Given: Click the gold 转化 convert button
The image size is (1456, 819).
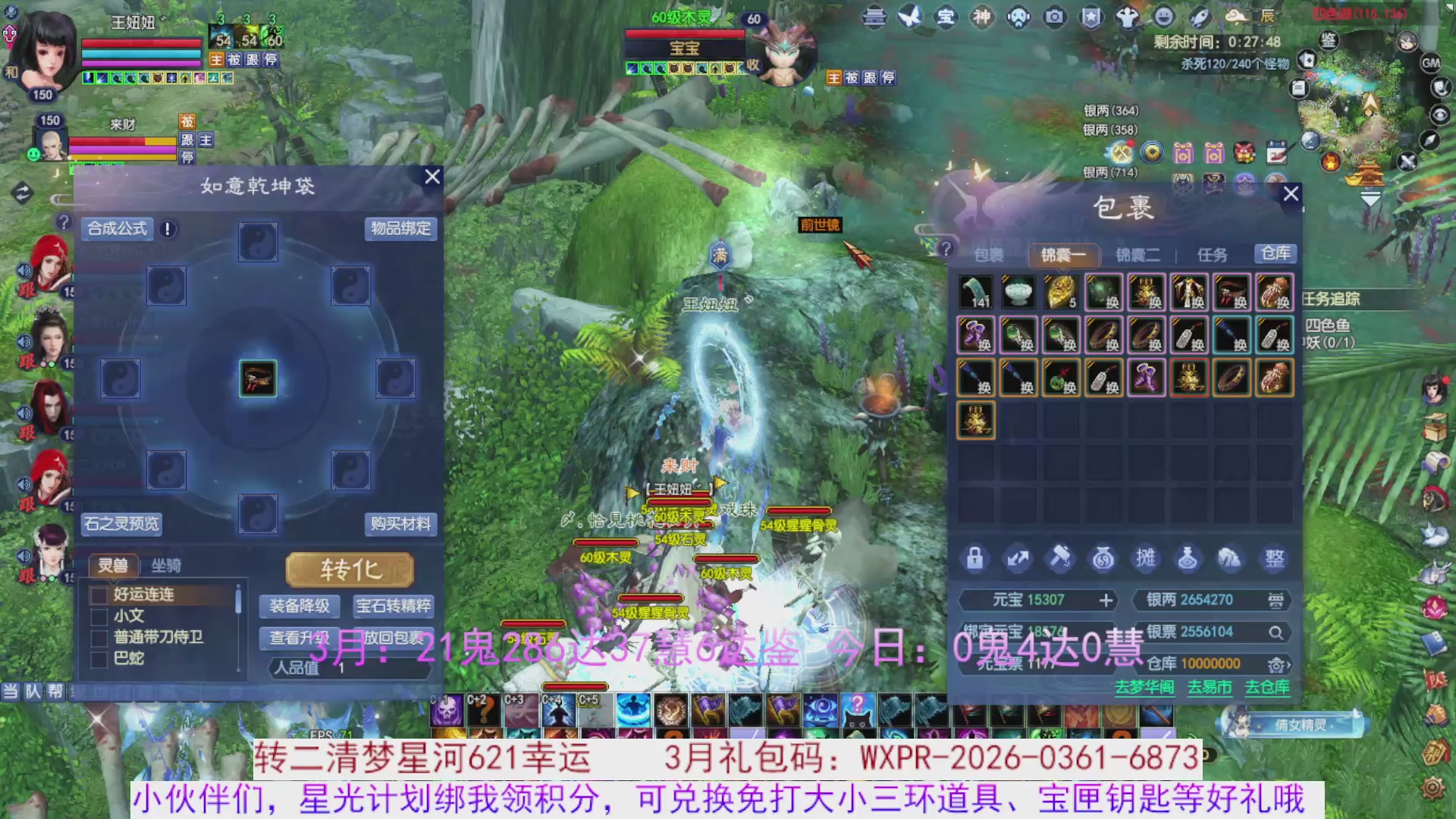Looking at the screenshot, I should (350, 570).
